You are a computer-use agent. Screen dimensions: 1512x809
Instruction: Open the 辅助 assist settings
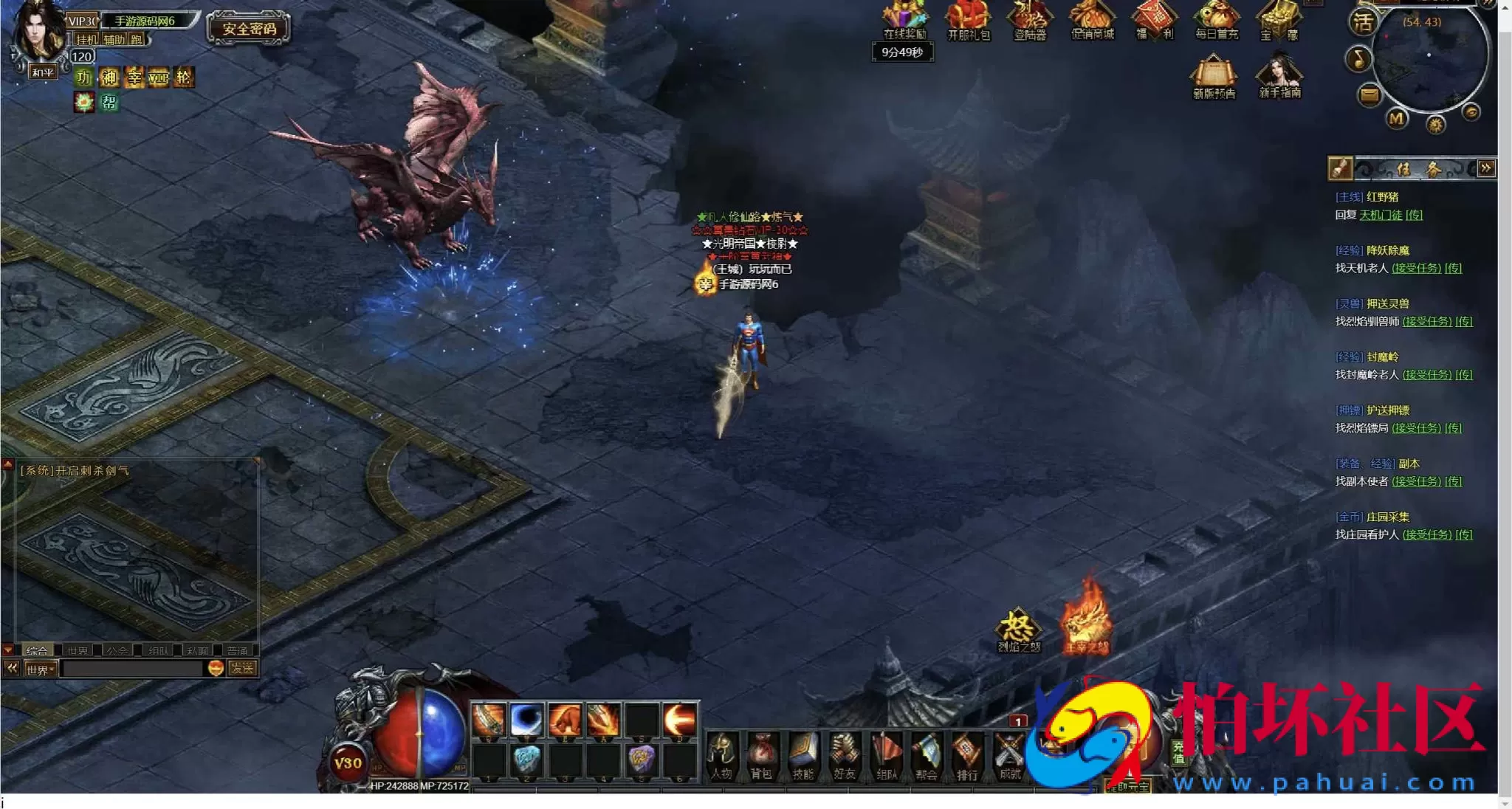pos(114,39)
